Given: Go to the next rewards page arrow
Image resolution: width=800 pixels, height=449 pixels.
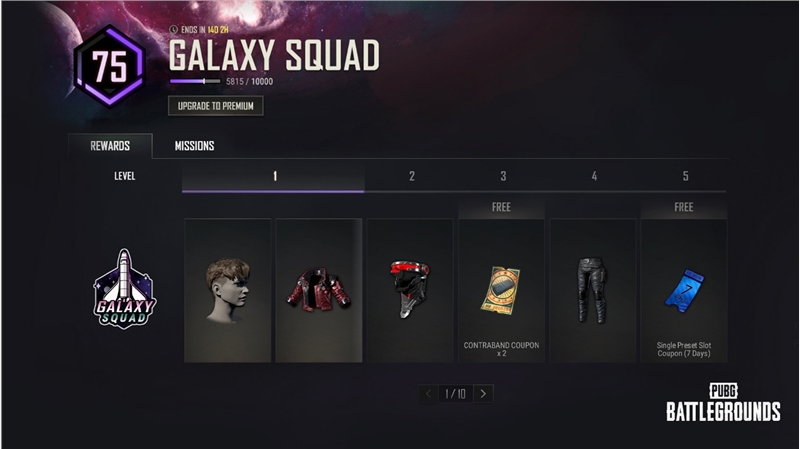Looking at the screenshot, I should point(484,394).
